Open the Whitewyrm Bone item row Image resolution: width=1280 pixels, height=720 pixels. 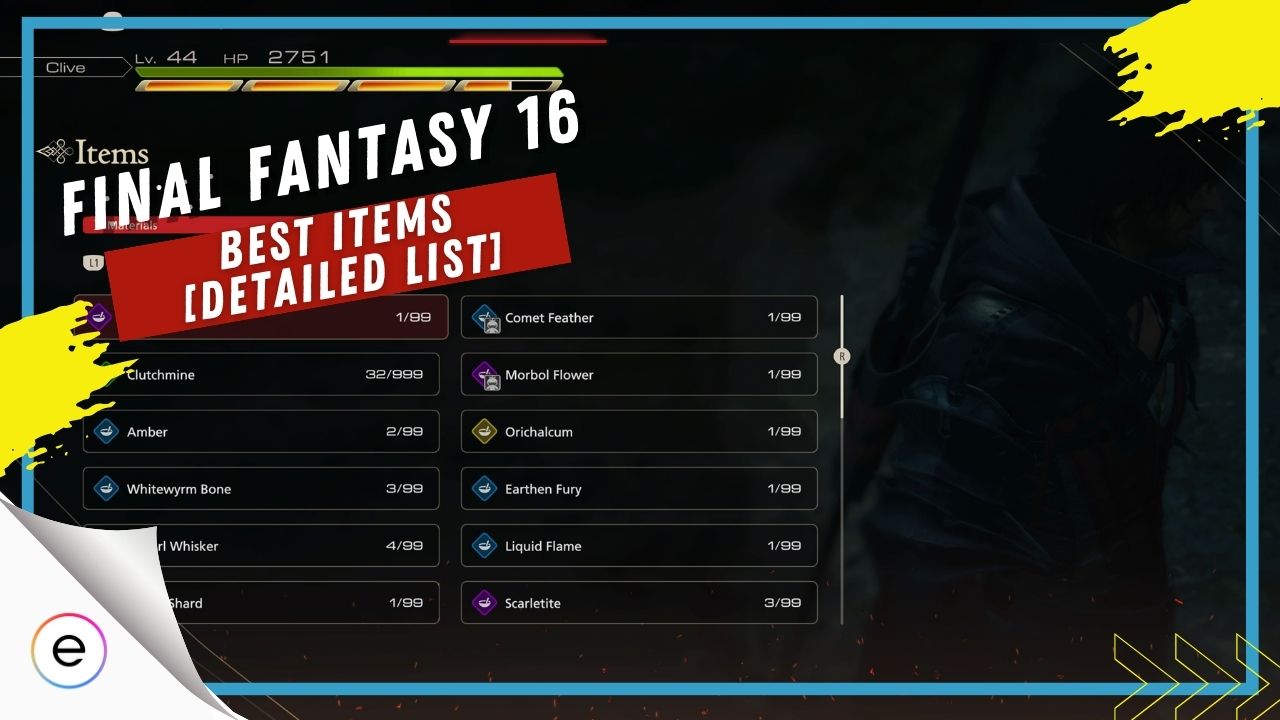(x=260, y=489)
